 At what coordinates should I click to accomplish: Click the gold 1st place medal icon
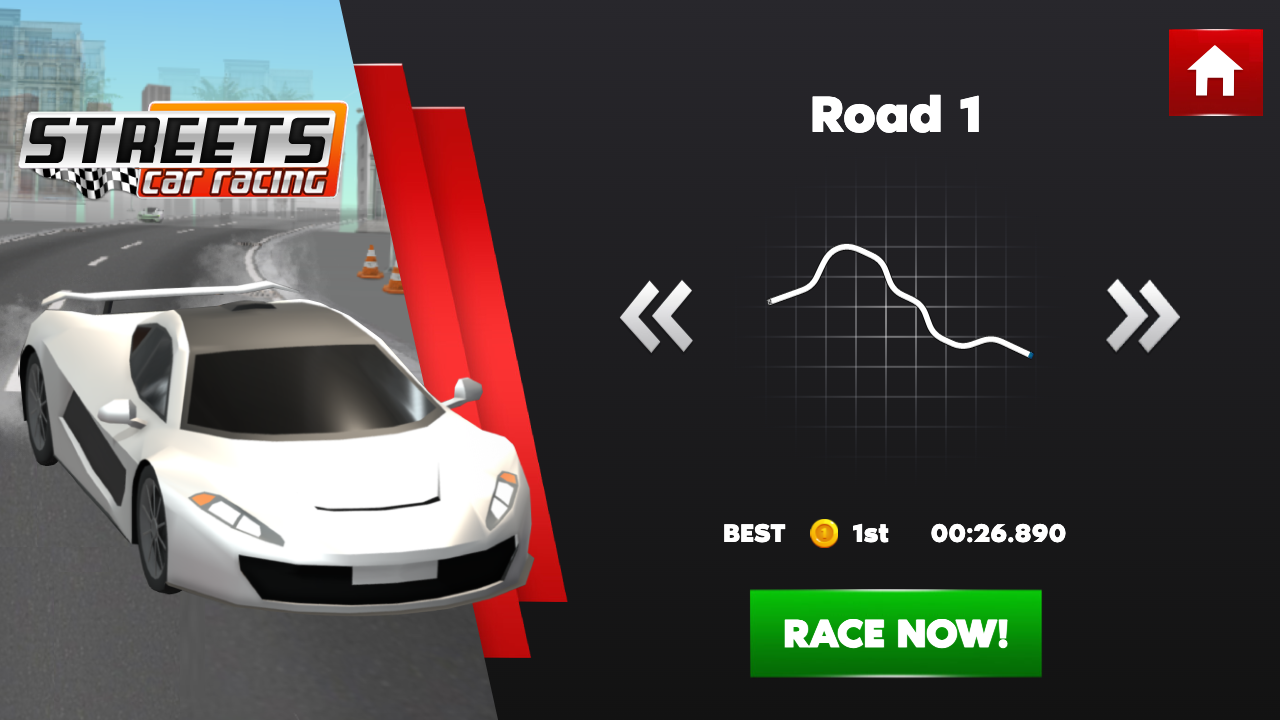(x=823, y=534)
